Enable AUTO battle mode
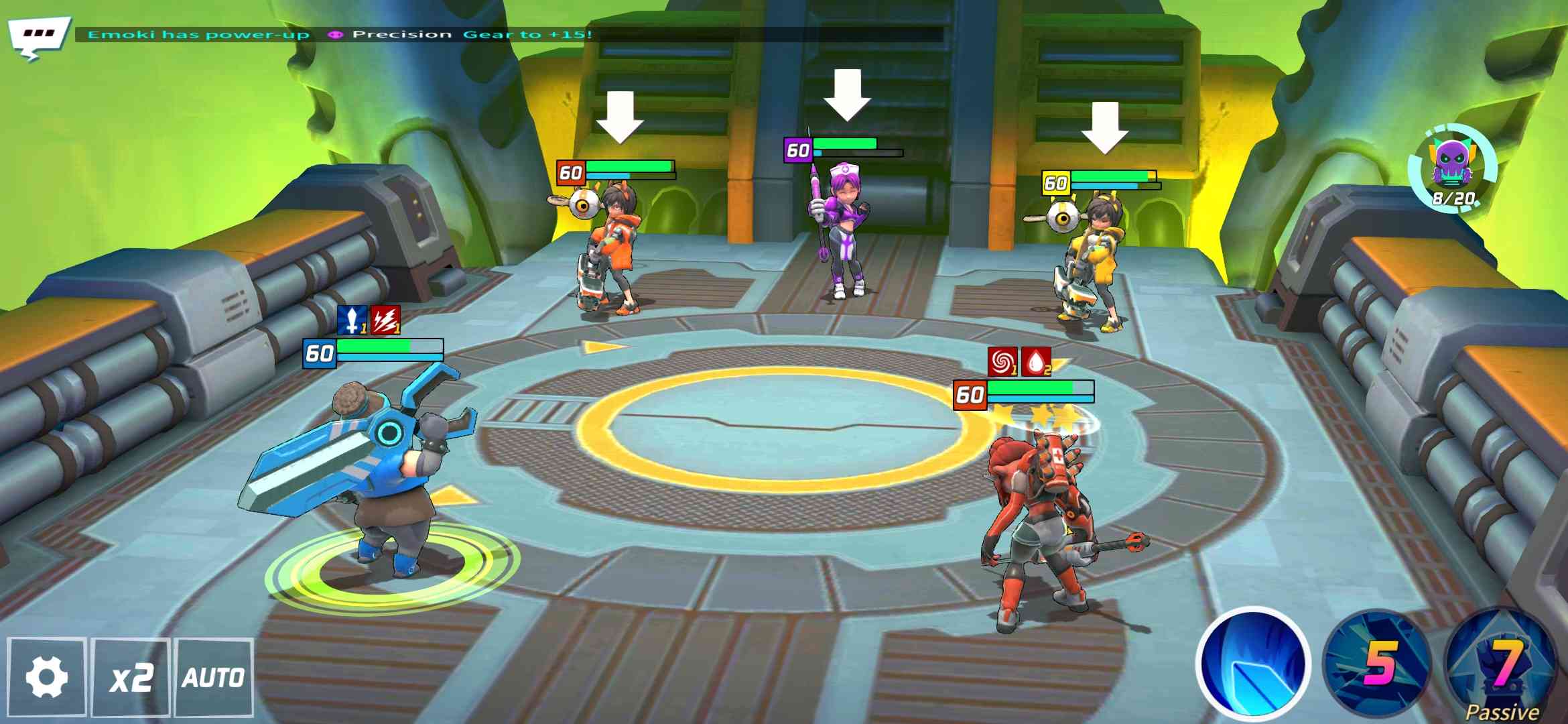The height and width of the screenshot is (724, 1568). [x=214, y=677]
